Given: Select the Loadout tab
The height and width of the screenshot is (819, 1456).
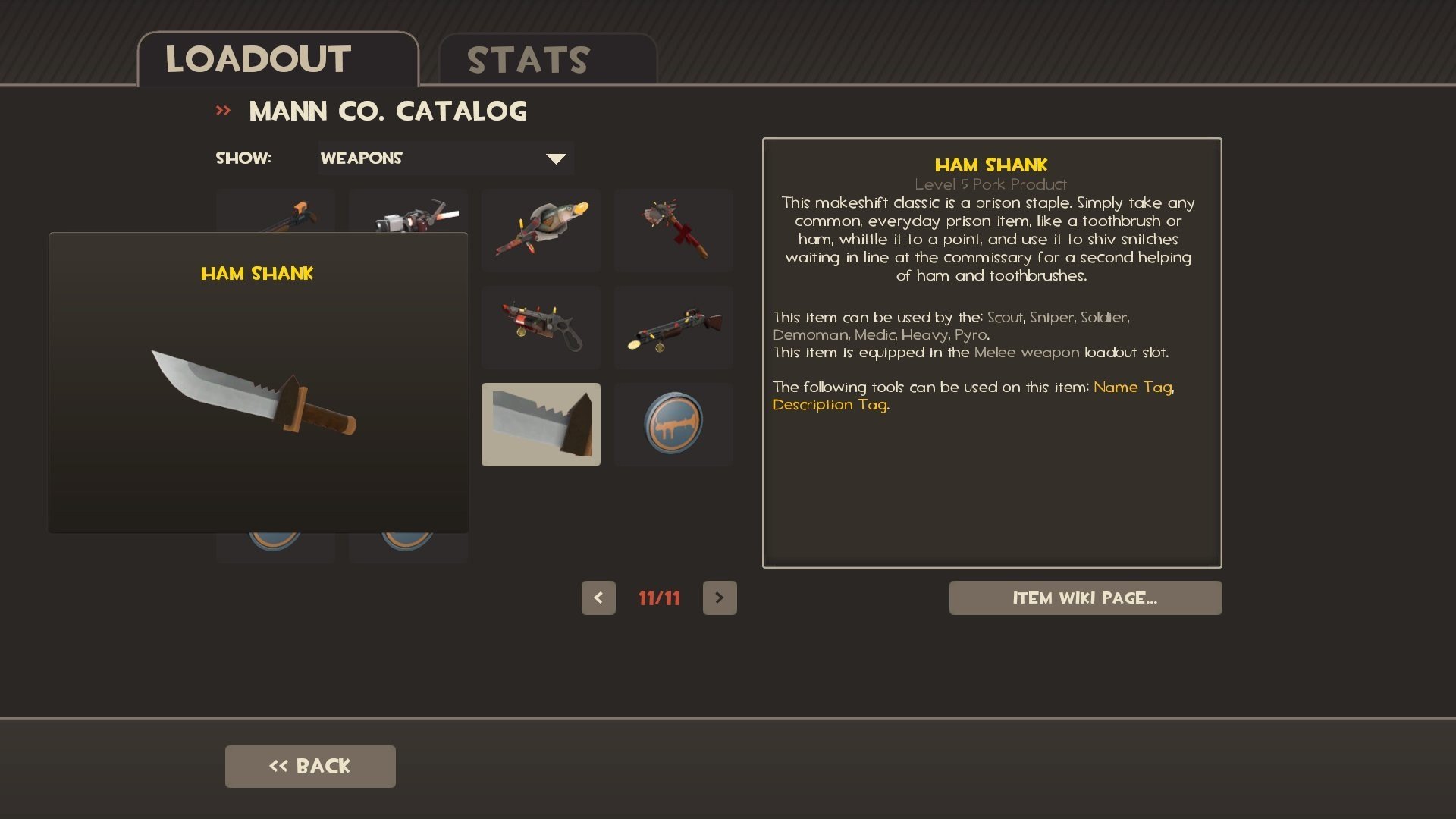Looking at the screenshot, I should click(278, 60).
